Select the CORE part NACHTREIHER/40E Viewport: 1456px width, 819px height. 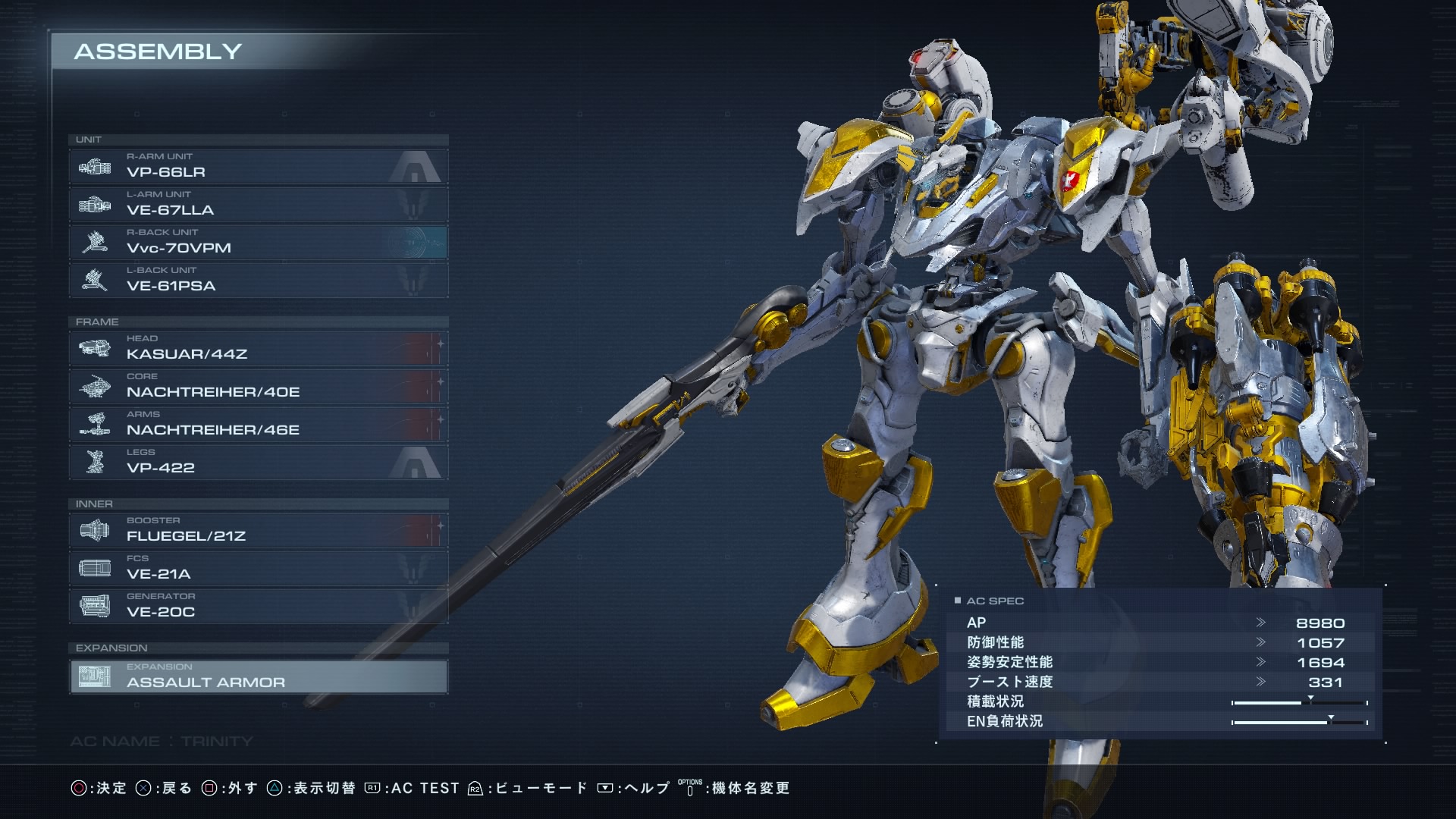tap(258, 386)
